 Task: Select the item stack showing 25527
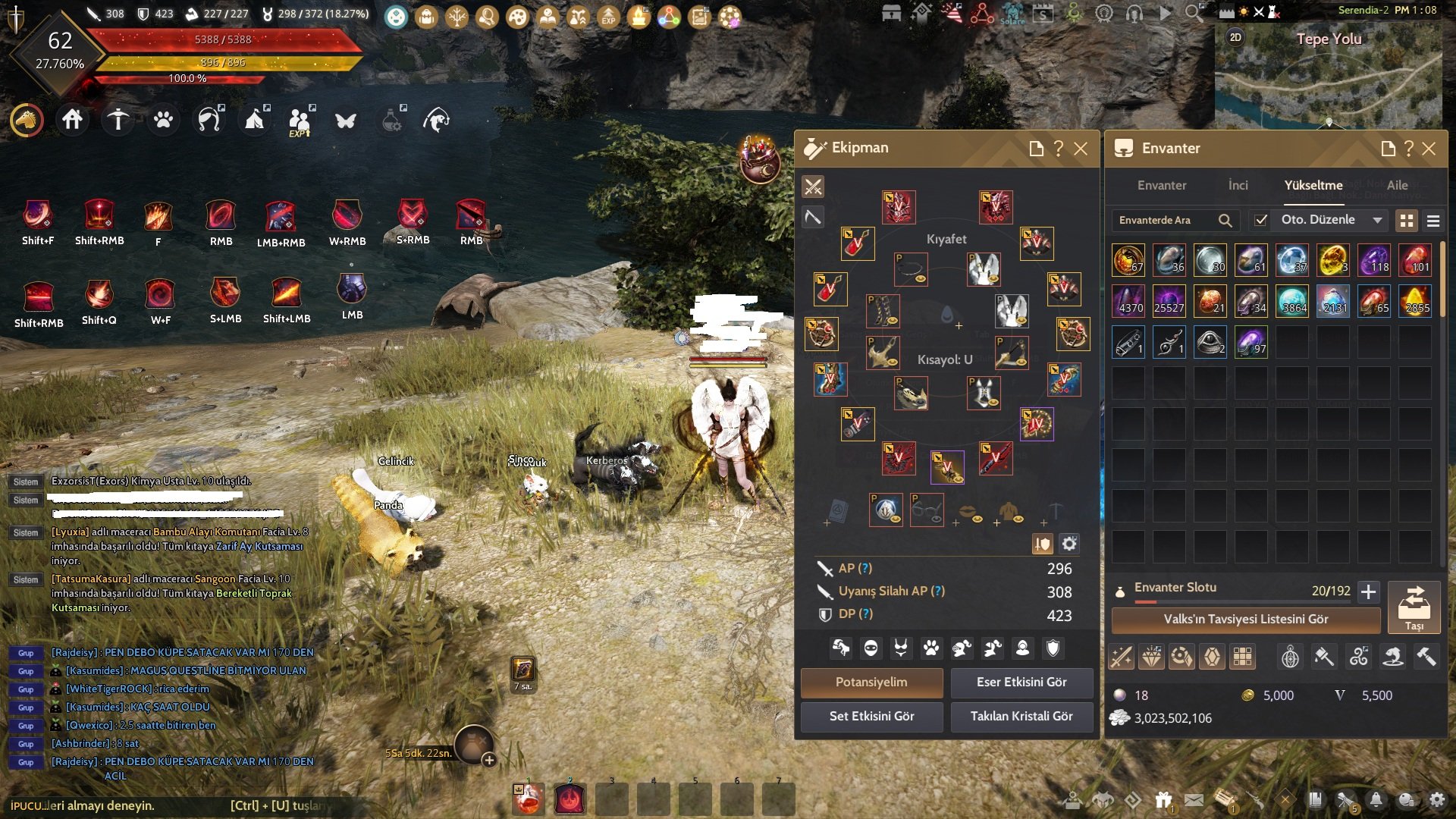(1169, 300)
